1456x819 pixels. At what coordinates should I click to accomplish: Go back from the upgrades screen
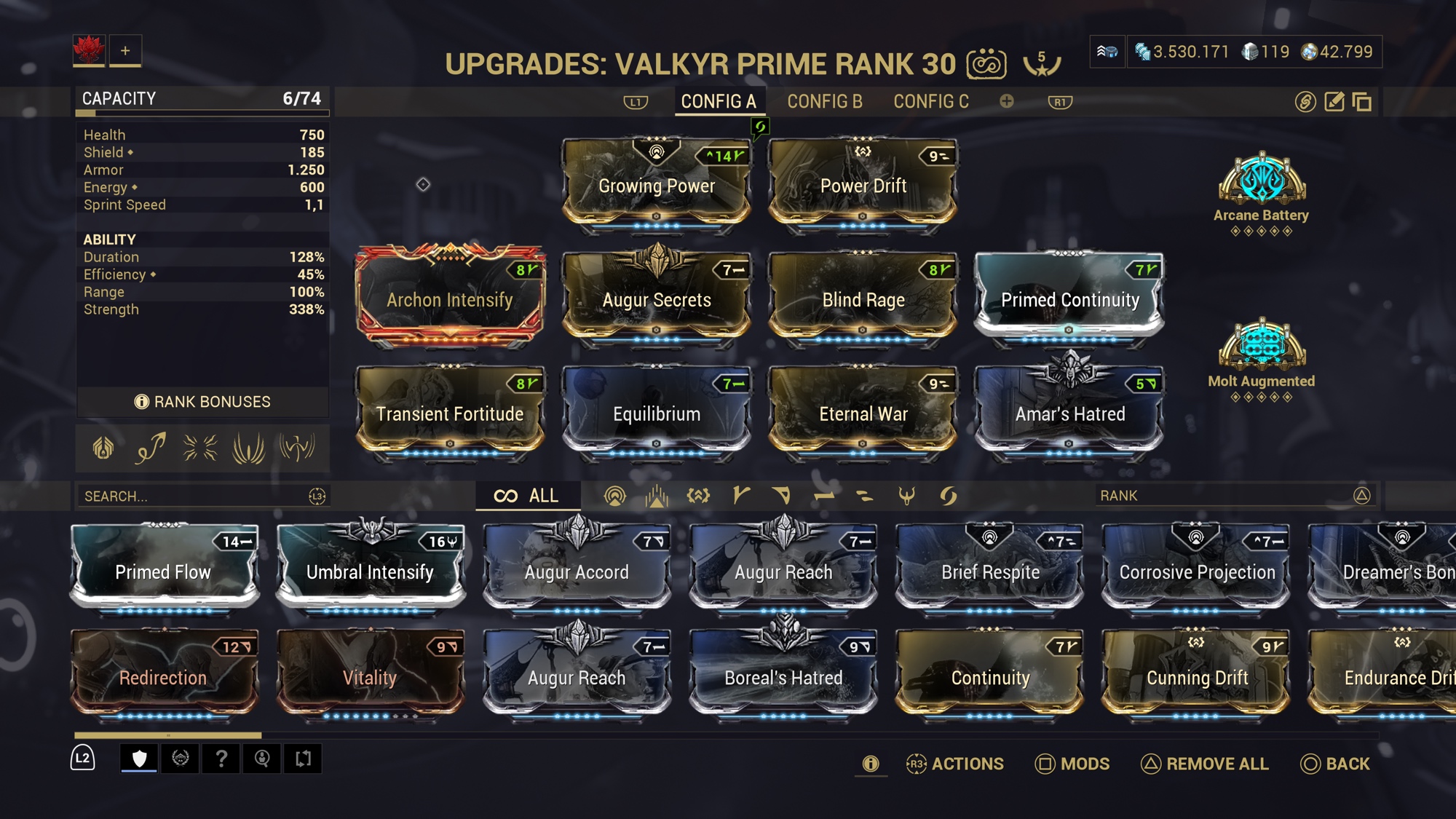coord(1335,764)
